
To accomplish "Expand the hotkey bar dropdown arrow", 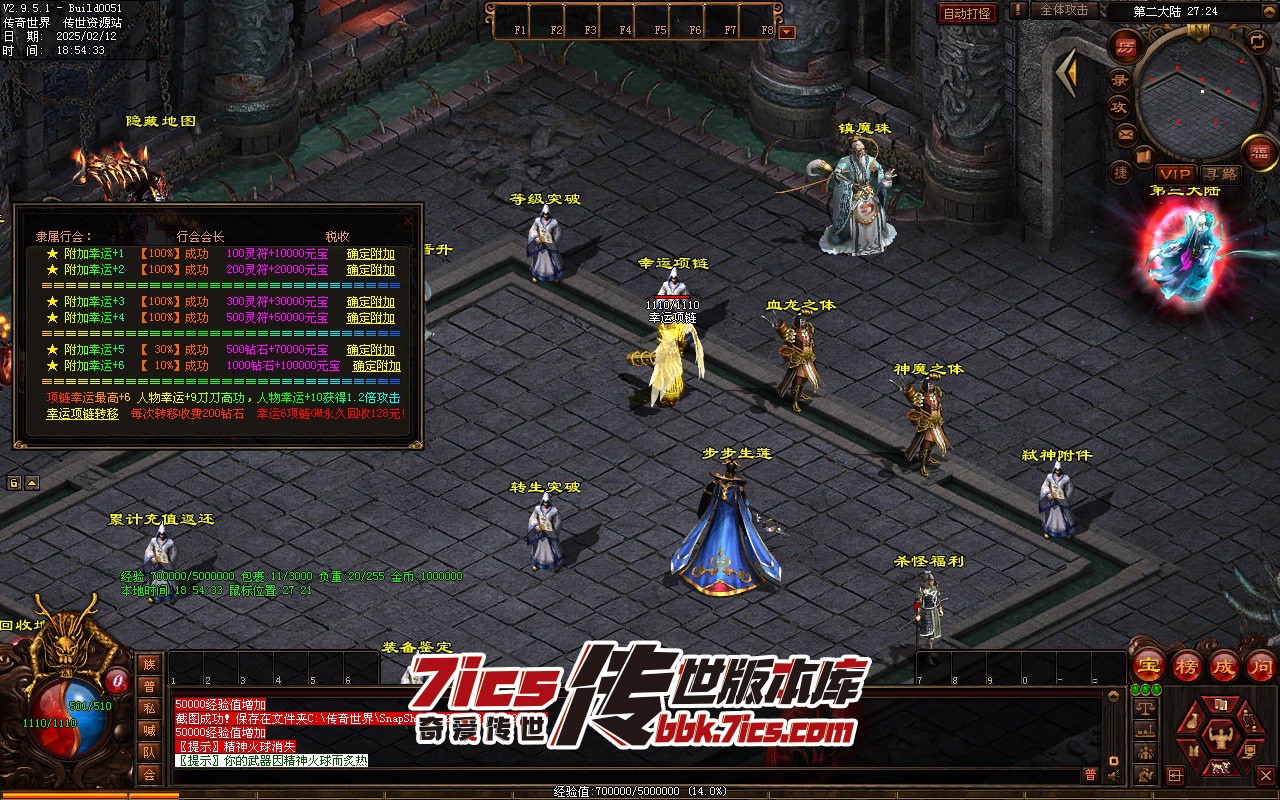I will pyautogui.click(x=787, y=31).
